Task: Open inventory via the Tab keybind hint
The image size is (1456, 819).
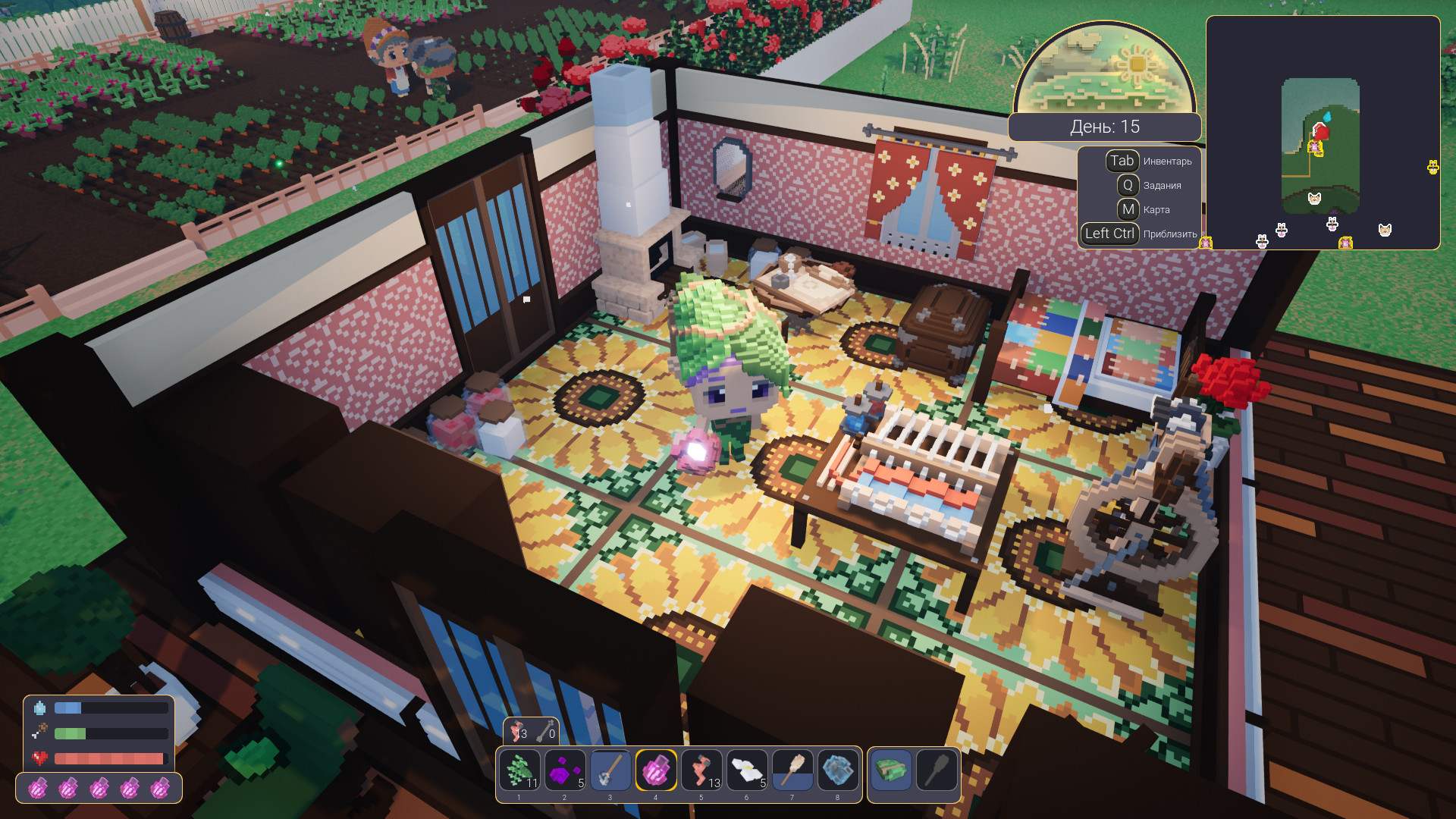Action: click(x=1122, y=161)
